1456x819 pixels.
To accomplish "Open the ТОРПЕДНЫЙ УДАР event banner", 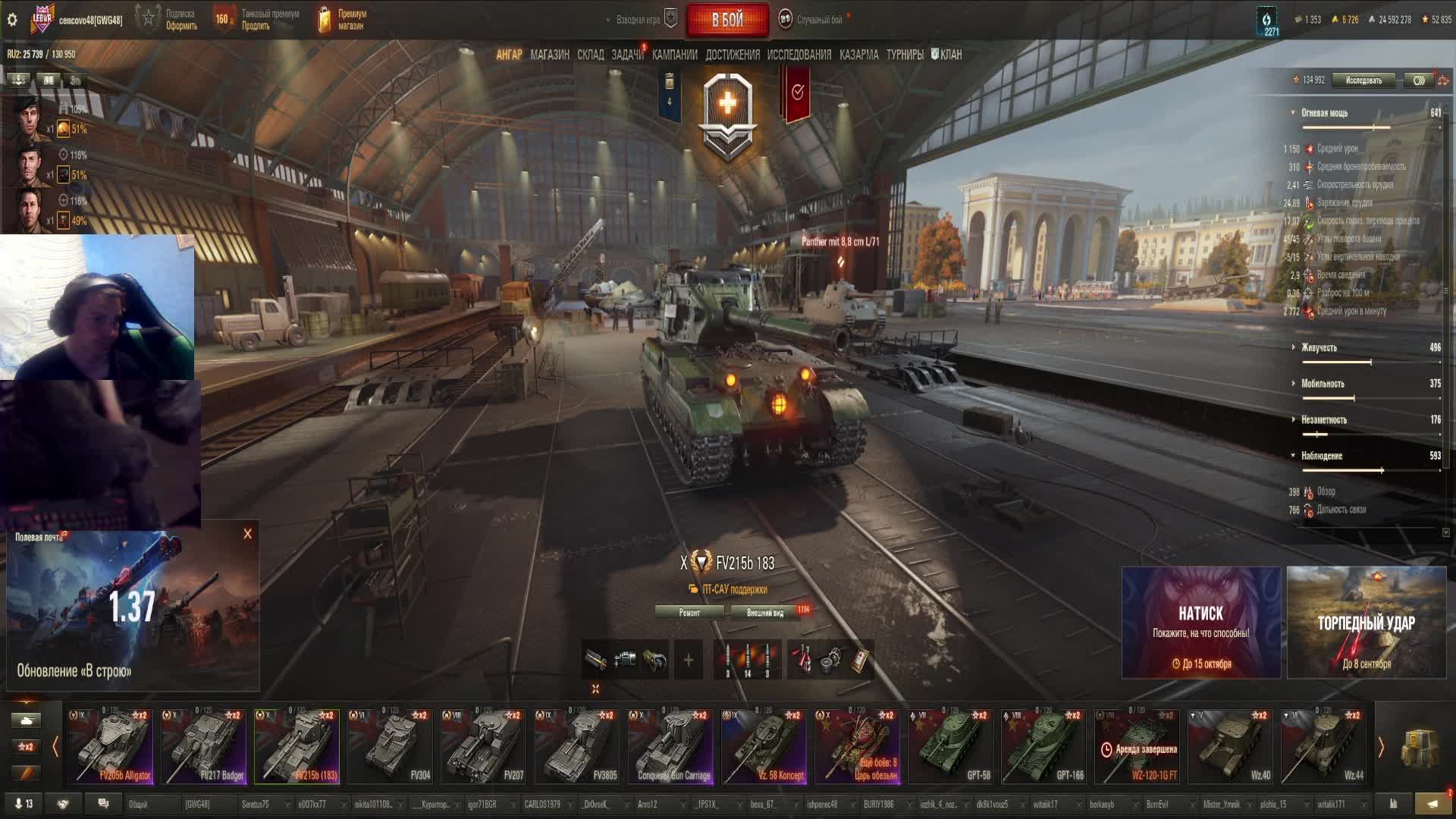I will click(1366, 623).
